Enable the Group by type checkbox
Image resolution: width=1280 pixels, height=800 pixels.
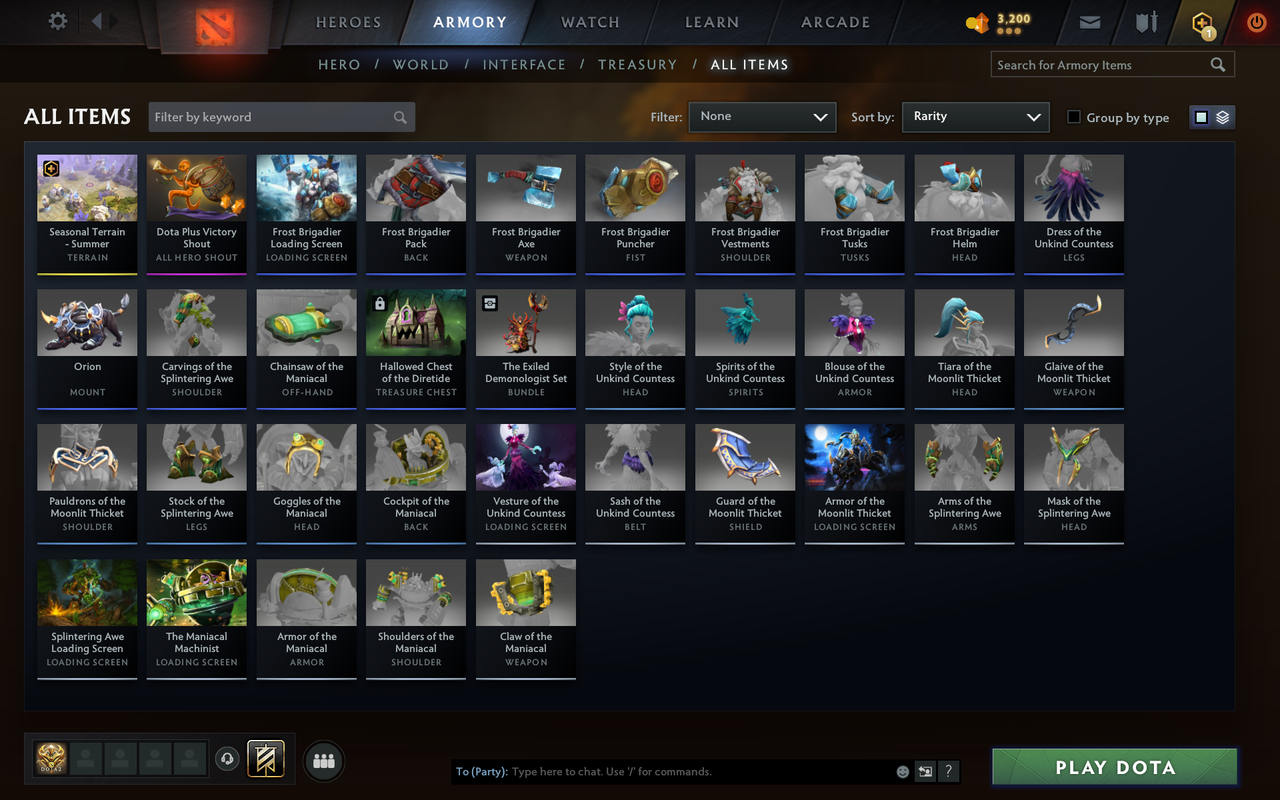(1073, 117)
